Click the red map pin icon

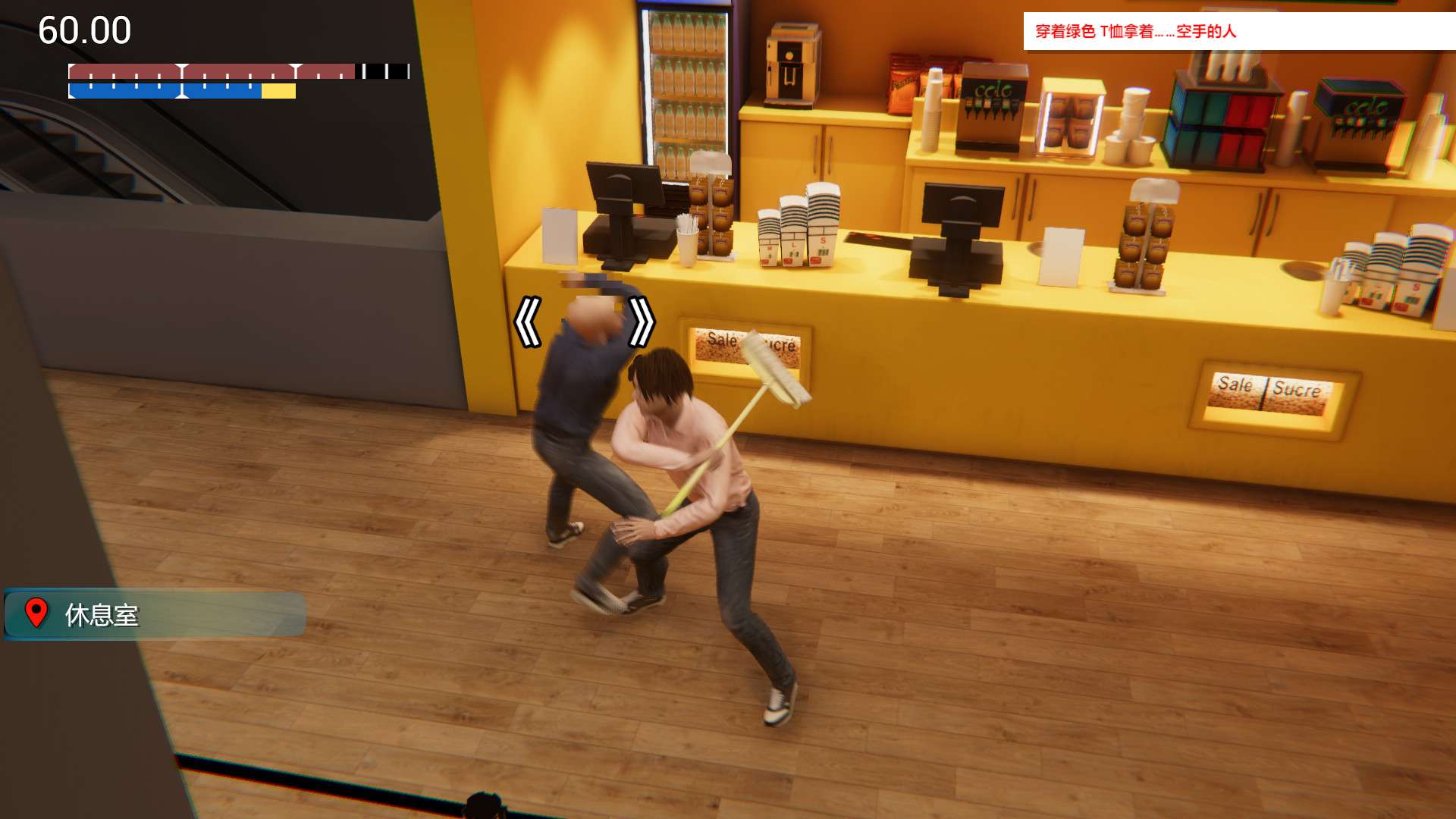click(36, 613)
